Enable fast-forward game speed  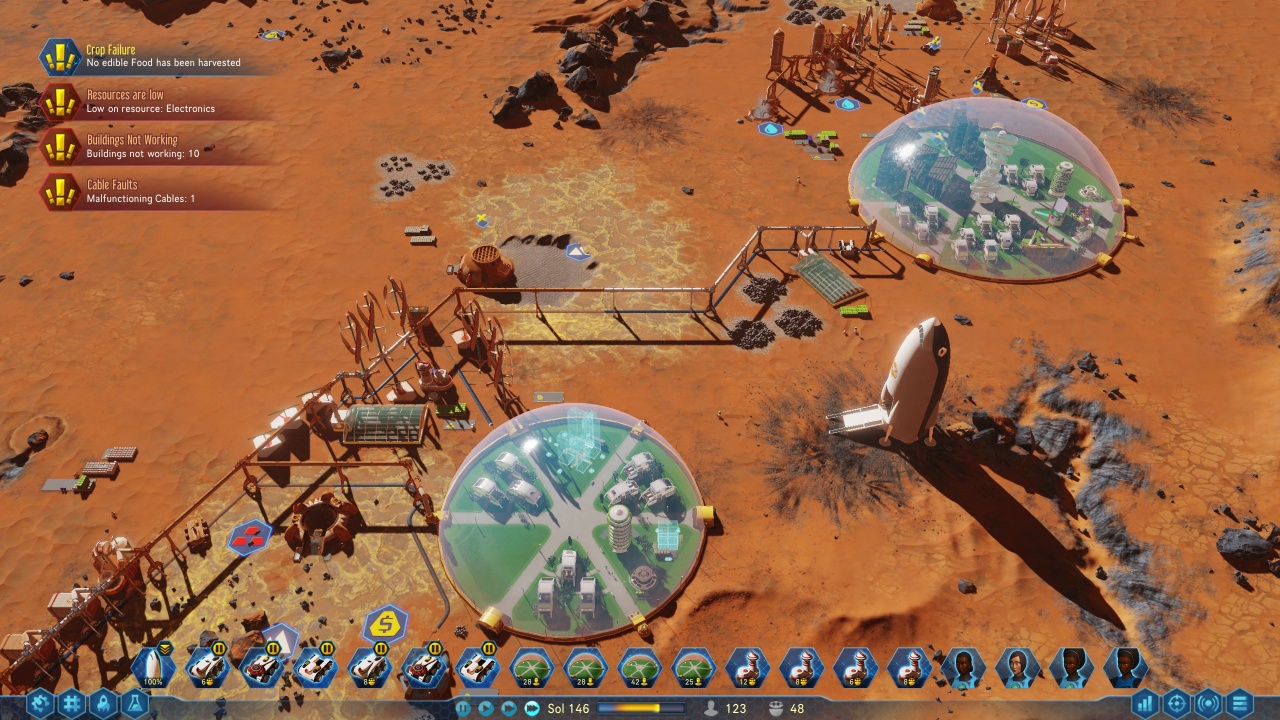510,708
